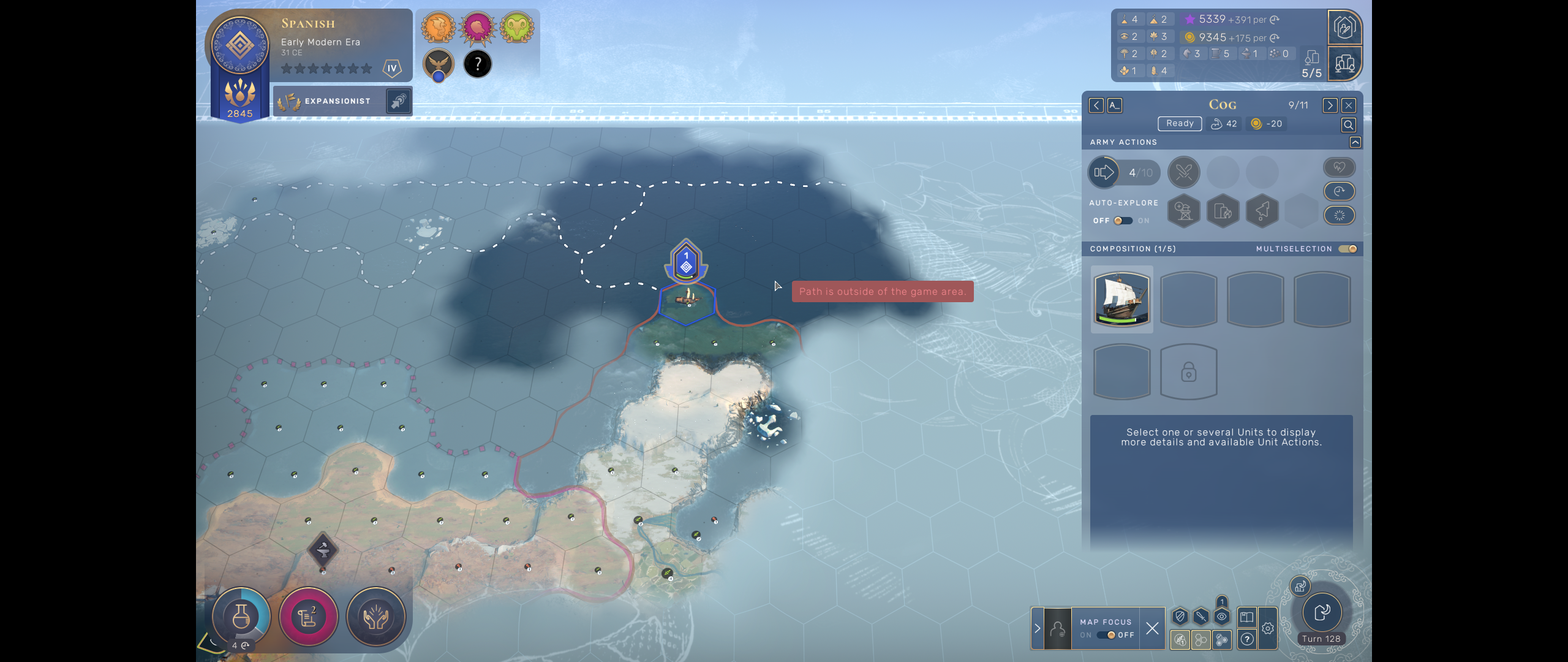This screenshot has width=1568, height=662.
Task: Rename the army with the A_ button
Action: coord(1115,105)
